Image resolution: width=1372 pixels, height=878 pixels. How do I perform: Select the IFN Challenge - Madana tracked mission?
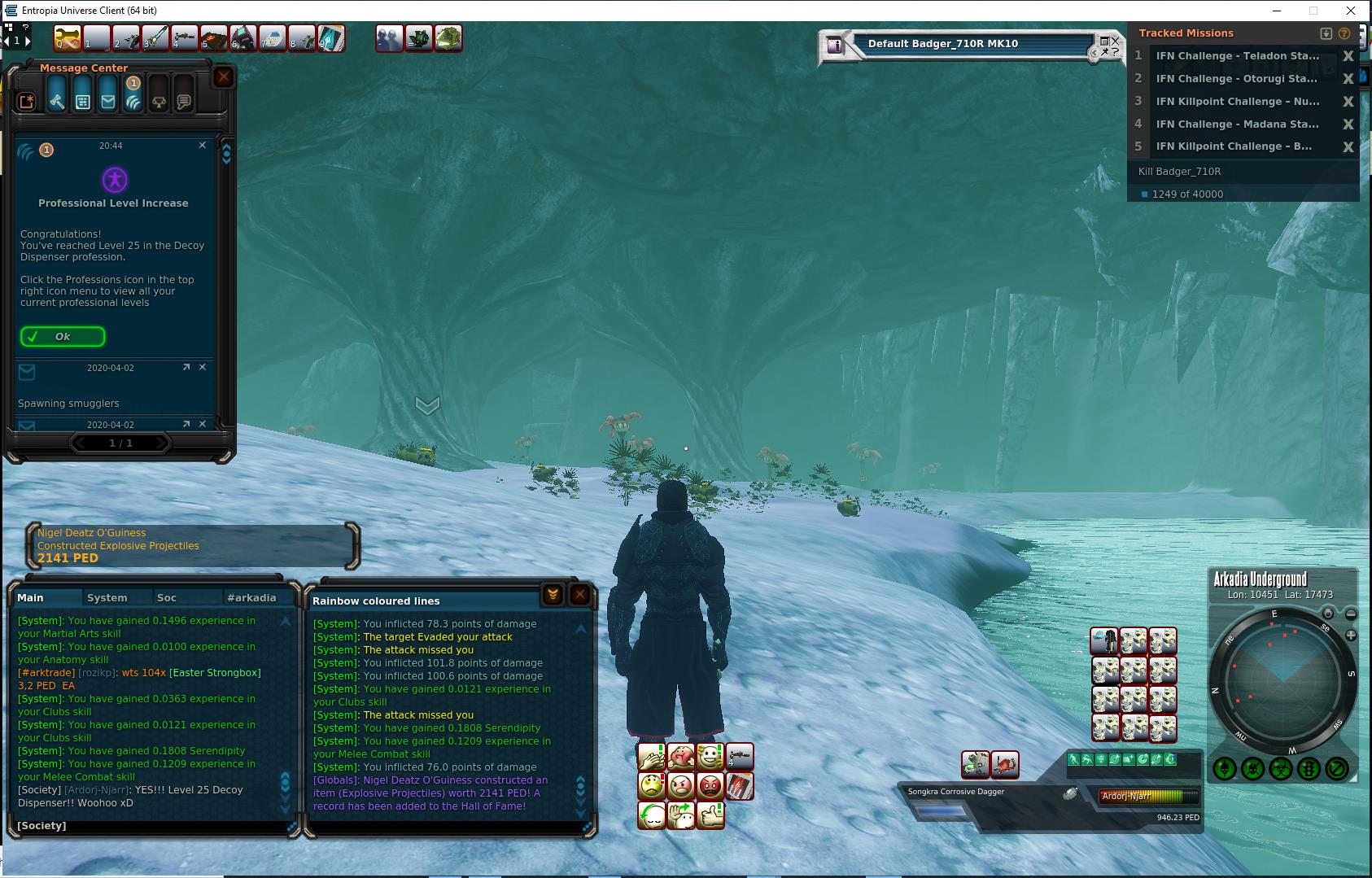1237,124
